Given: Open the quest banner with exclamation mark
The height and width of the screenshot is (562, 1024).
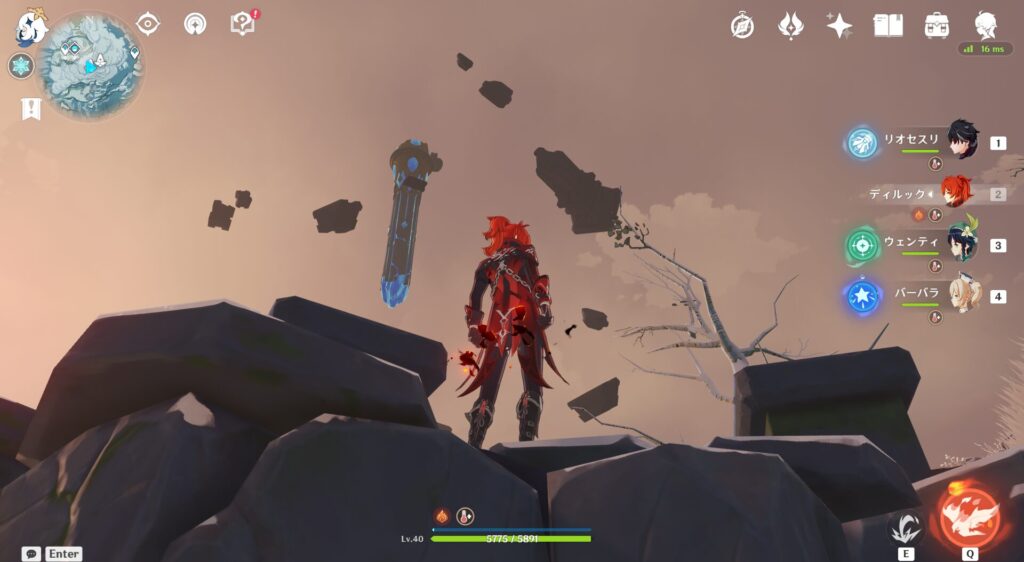Looking at the screenshot, I should click(30, 109).
